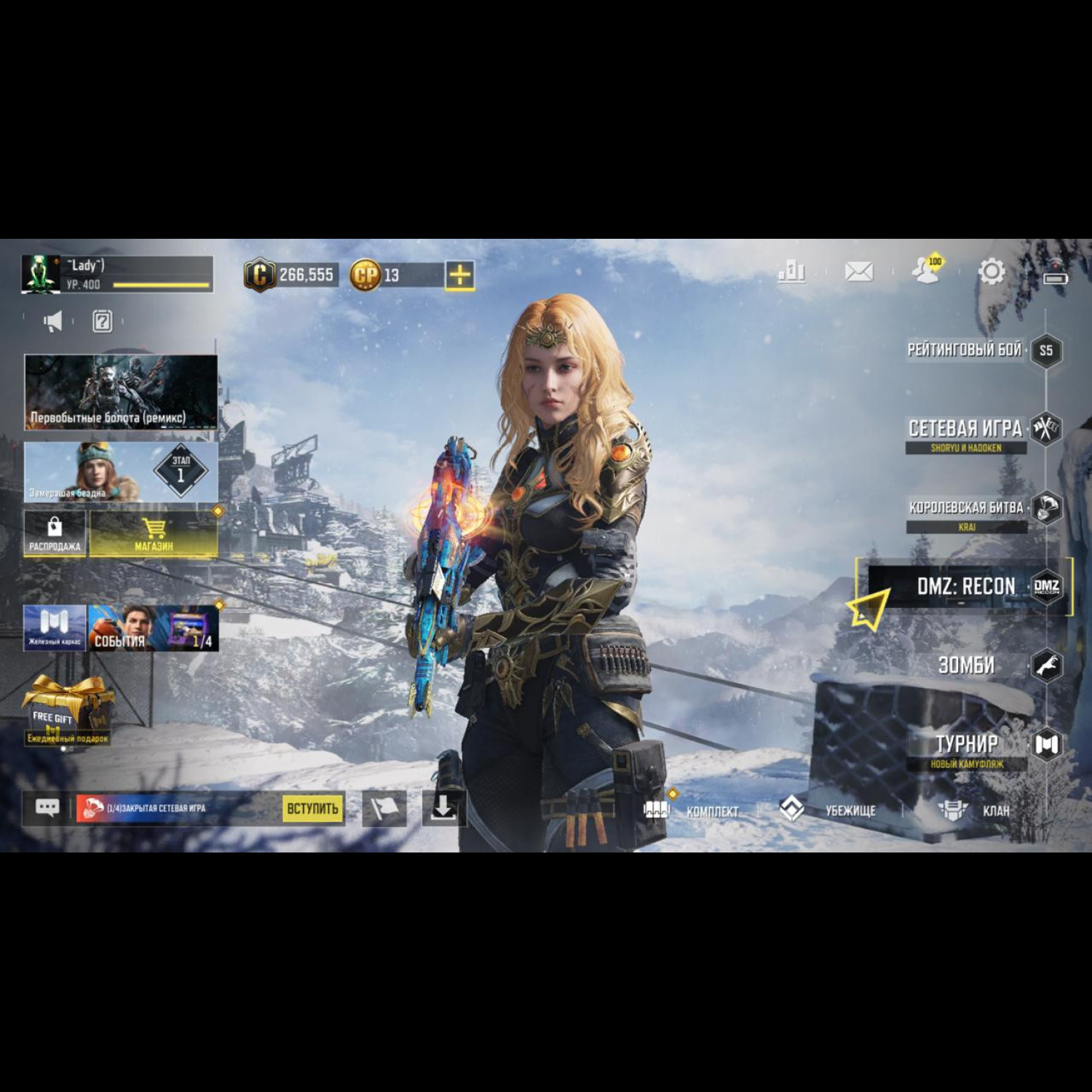Open DMZ: Recon mode
This screenshot has width=1092, height=1092.
(x=966, y=587)
